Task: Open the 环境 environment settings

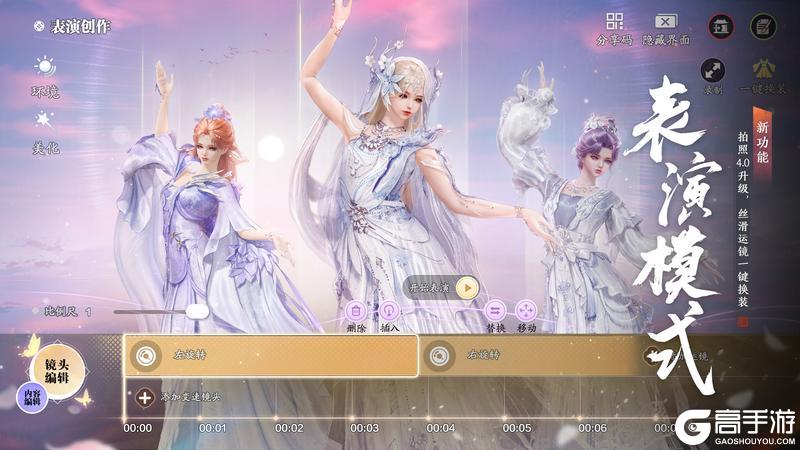Action: tap(45, 70)
